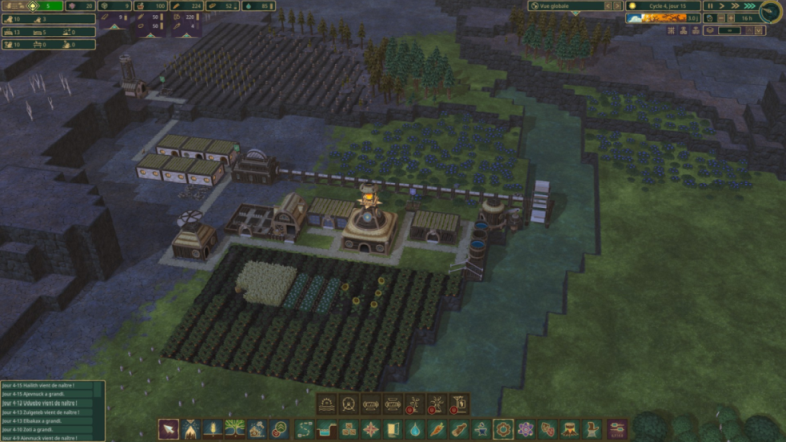The image size is (786, 442).
Task: Set game speed to normal
Action: pyautogui.click(x=723, y=6)
